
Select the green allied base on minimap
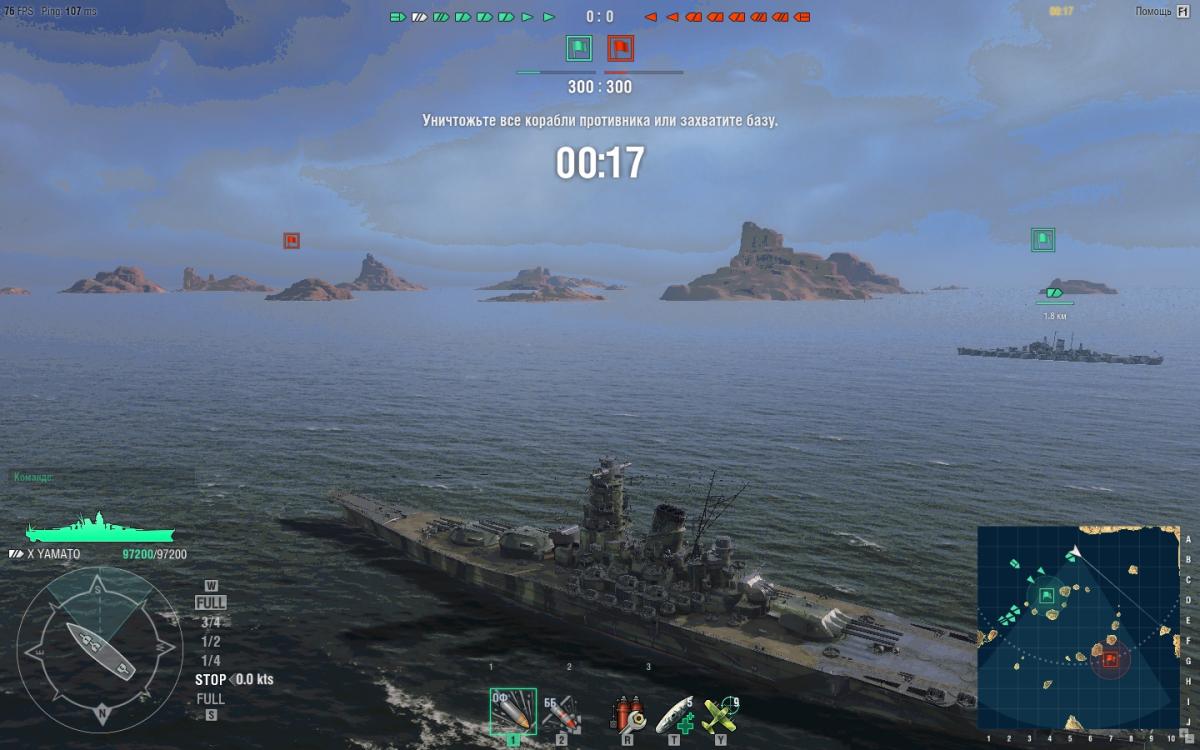(x=1047, y=596)
